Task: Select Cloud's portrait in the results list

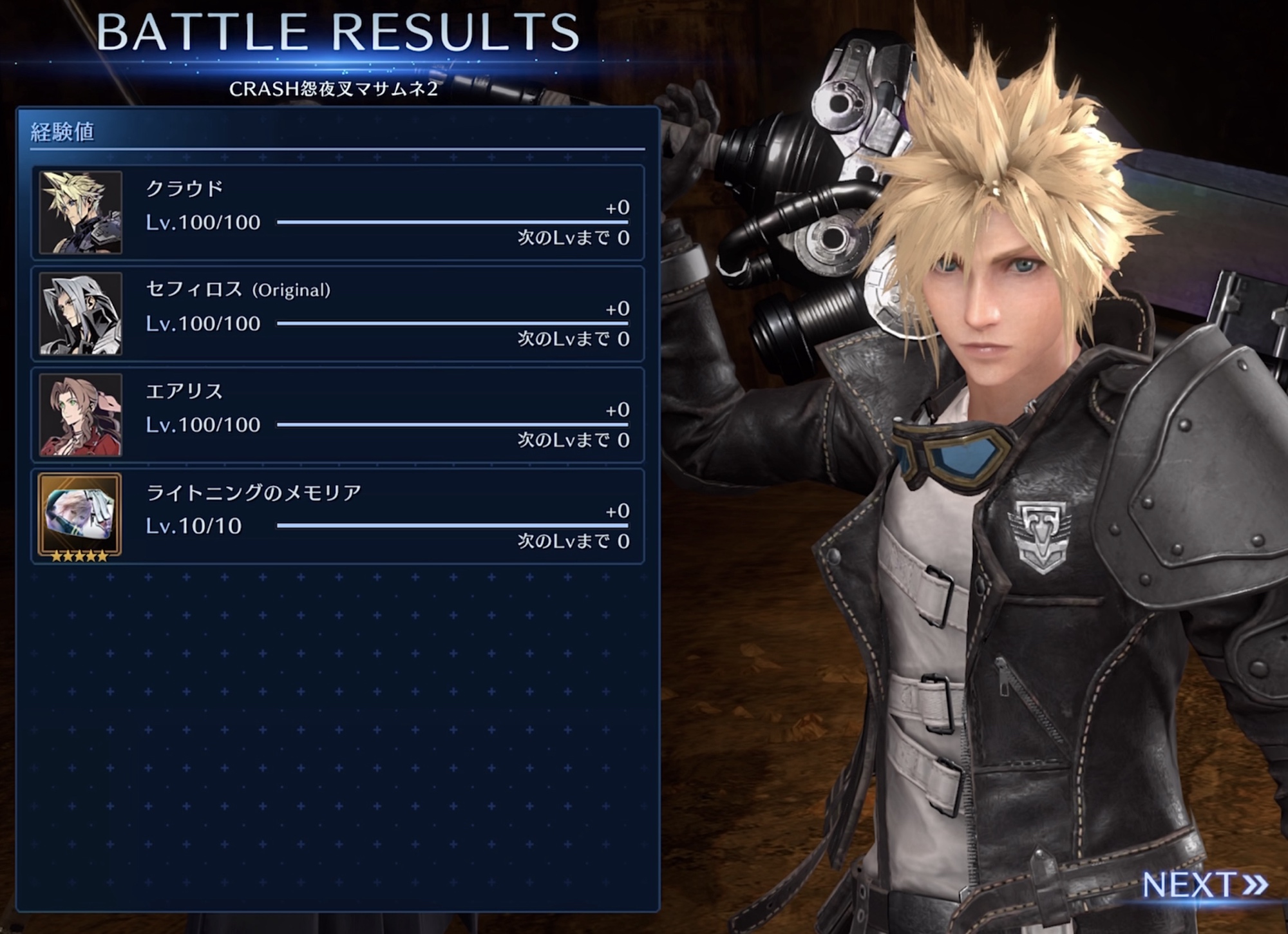Action: tap(80, 213)
